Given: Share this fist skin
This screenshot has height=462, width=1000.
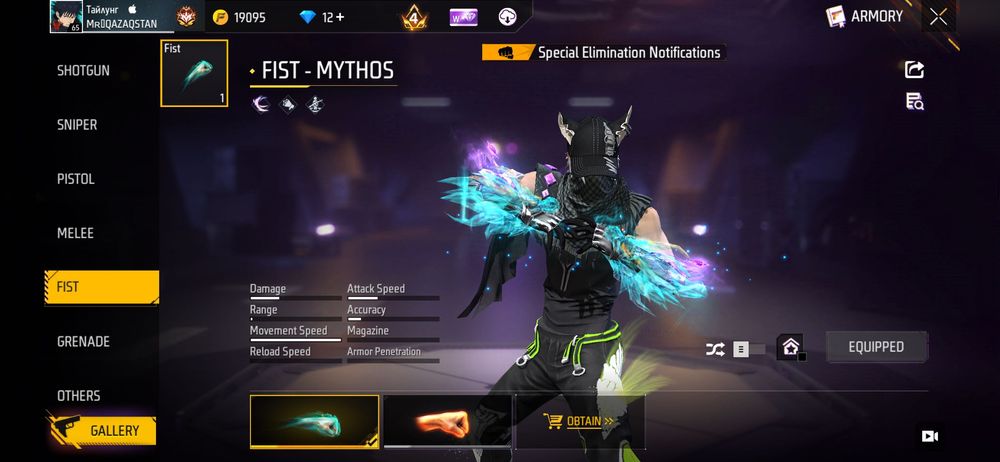Looking at the screenshot, I should [914, 69].
